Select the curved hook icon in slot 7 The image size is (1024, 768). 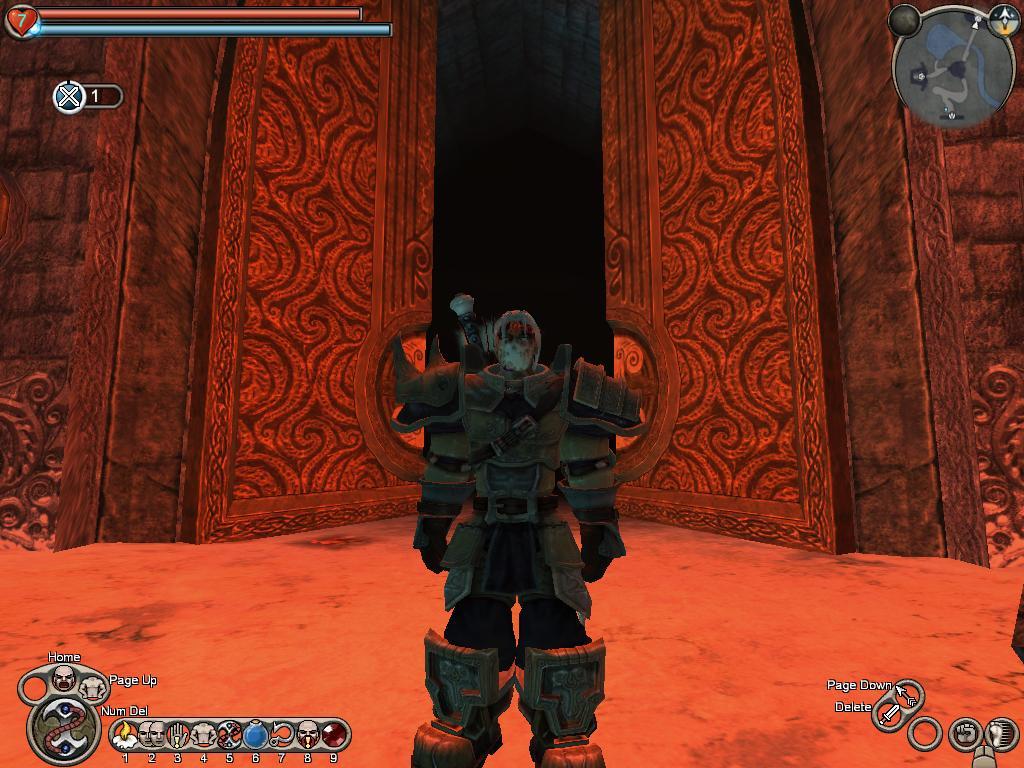[x=281, y=735]
